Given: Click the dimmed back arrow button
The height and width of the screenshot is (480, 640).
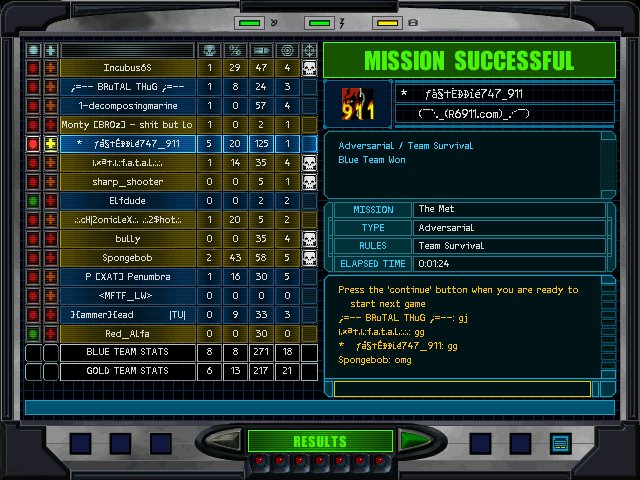Looking at the screenshot, I should (223, 441).
